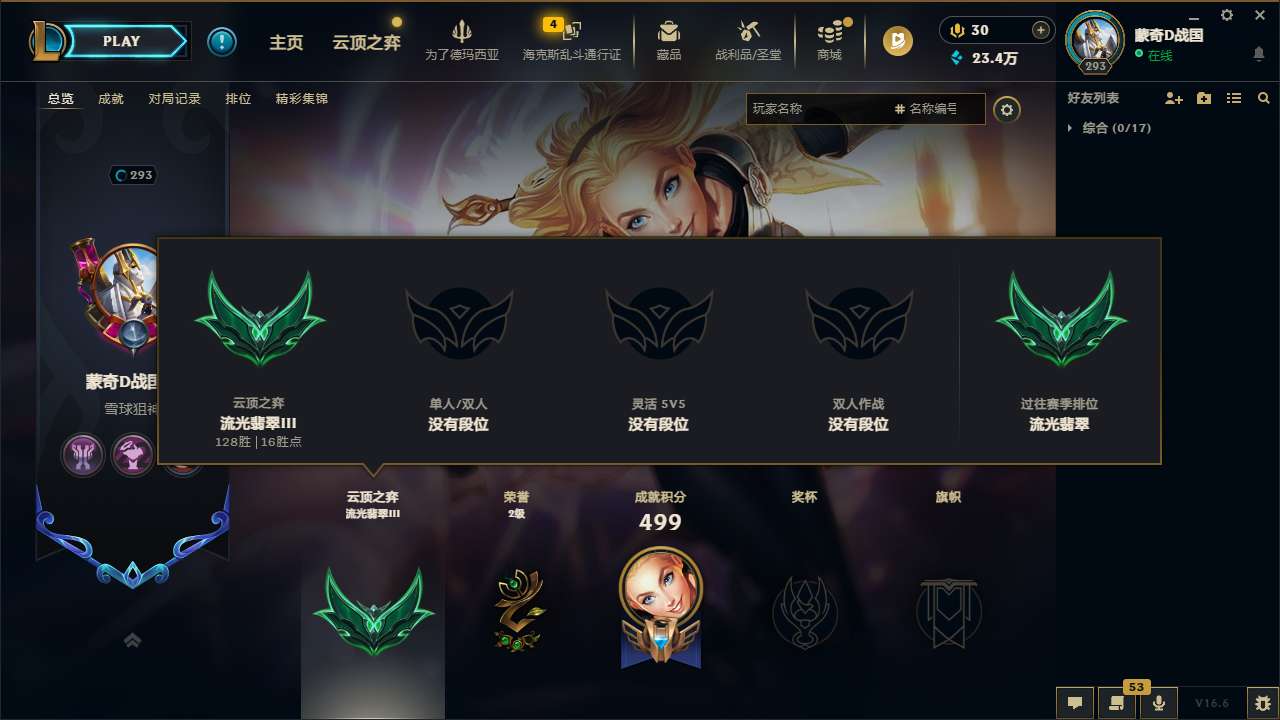Image resolution: width=1280 pixels, height=720 pixels.
Task: Toggle the friends list display mode
Action: pos(1234,98)
